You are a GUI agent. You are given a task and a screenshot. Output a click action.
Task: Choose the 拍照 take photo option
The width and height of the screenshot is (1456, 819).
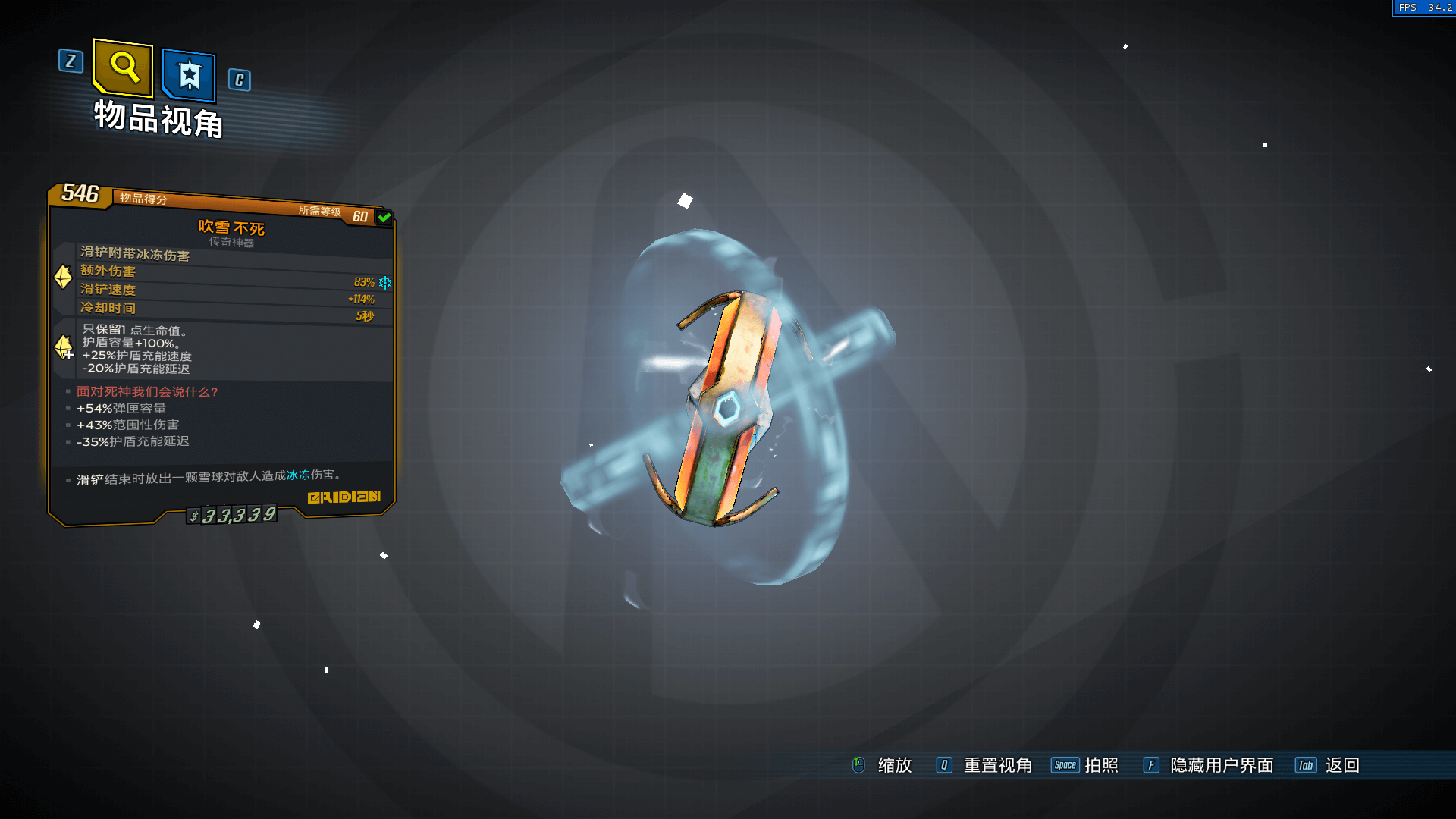[x=1101, y=765]
